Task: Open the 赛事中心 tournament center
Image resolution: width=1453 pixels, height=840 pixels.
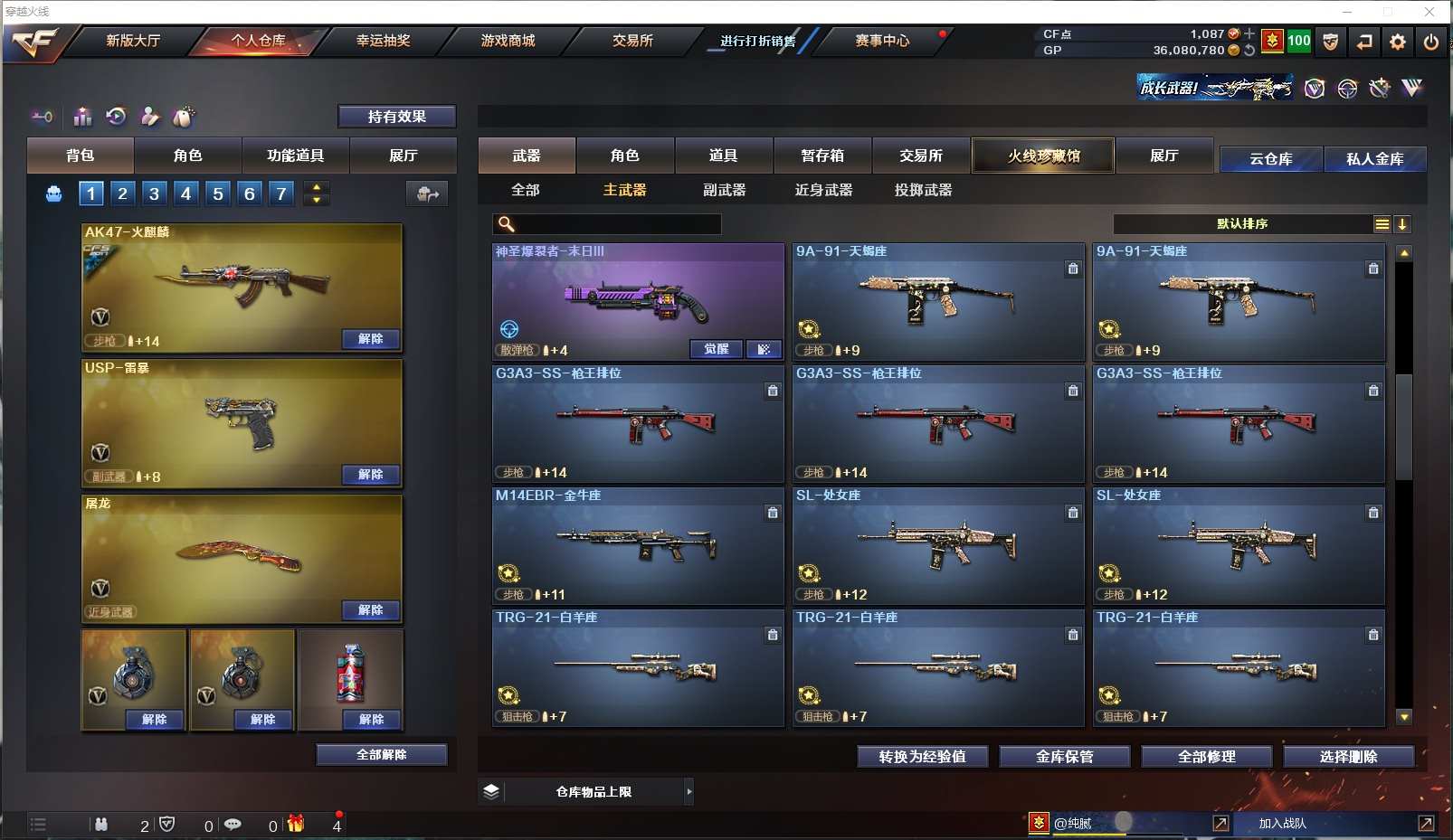Action: pos(882,41)
